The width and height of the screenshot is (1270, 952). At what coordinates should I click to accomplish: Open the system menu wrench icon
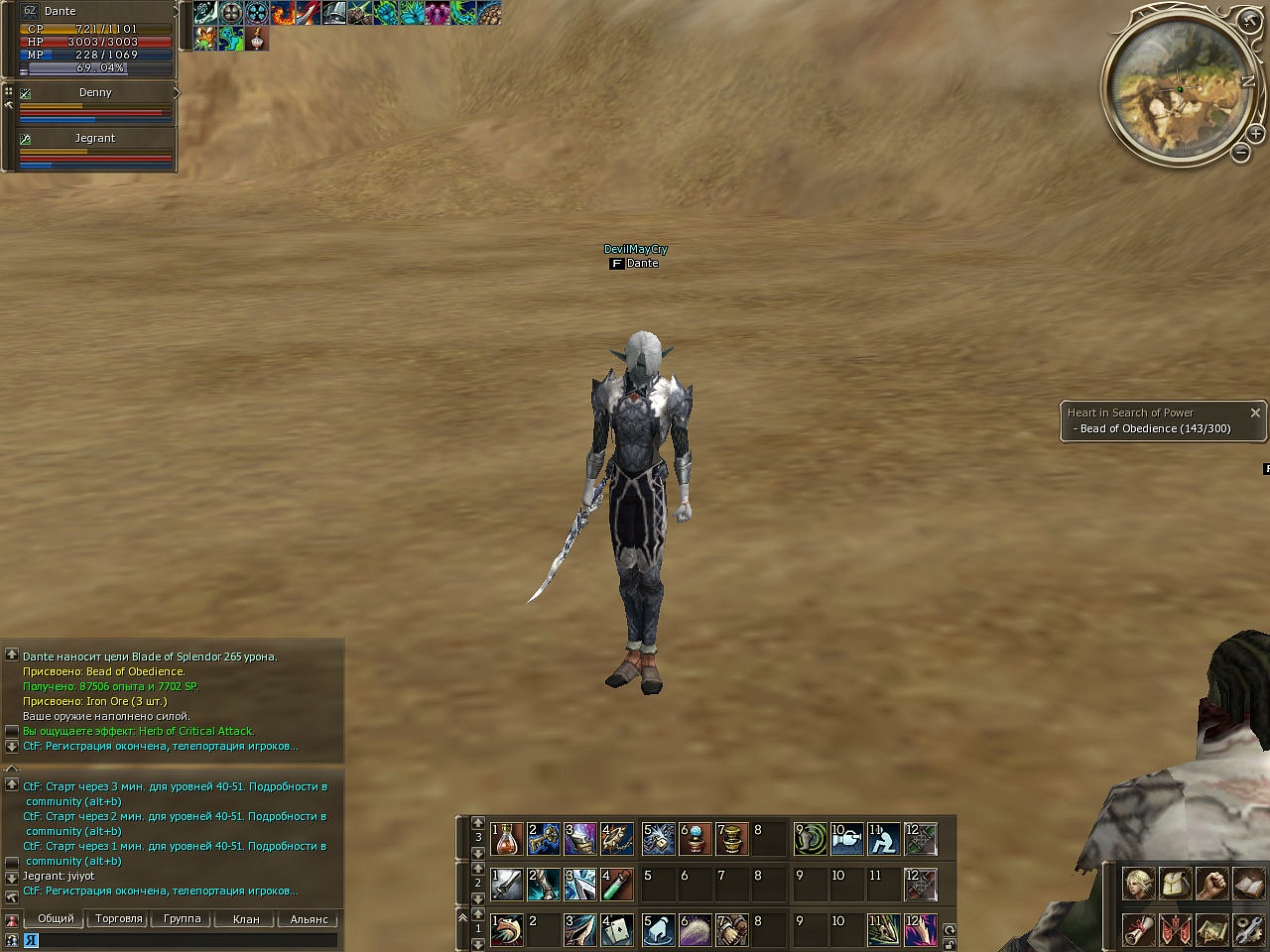tap(1247, 929)
